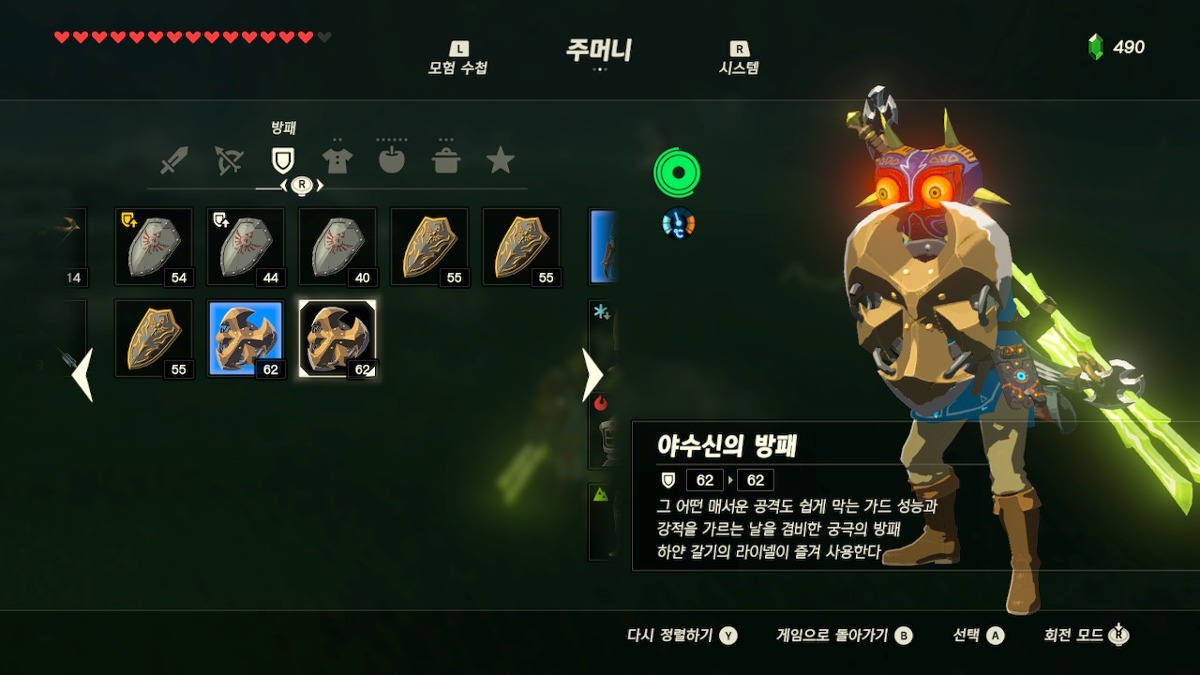Screen dimensions: 1200x675
Task: Switch to the sword weapons tab
Action: click(x=174, y=160)
